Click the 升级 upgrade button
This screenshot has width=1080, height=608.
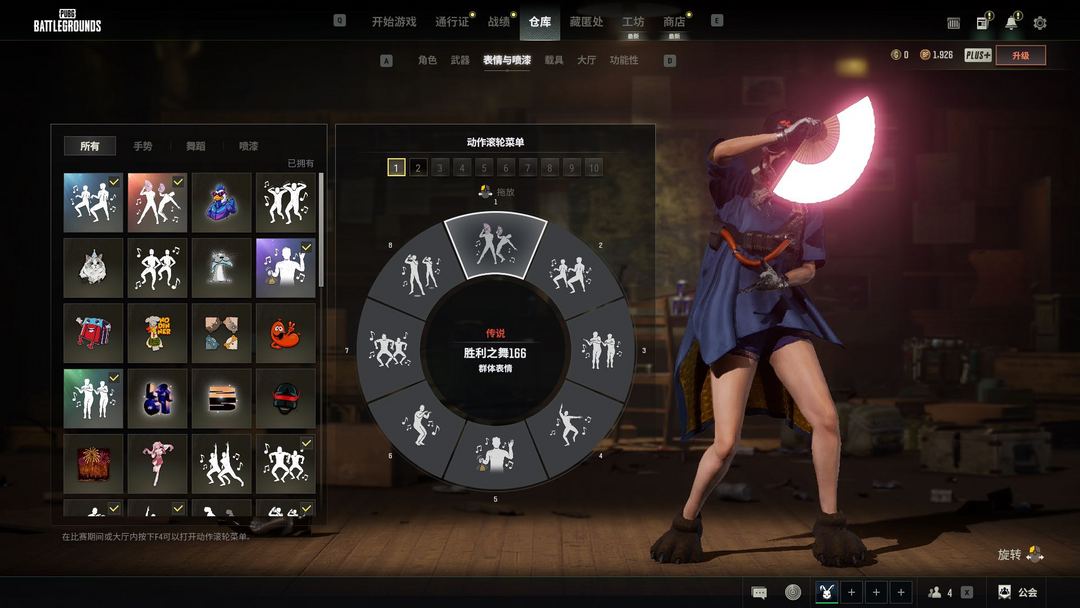[x=1020, y=55]
